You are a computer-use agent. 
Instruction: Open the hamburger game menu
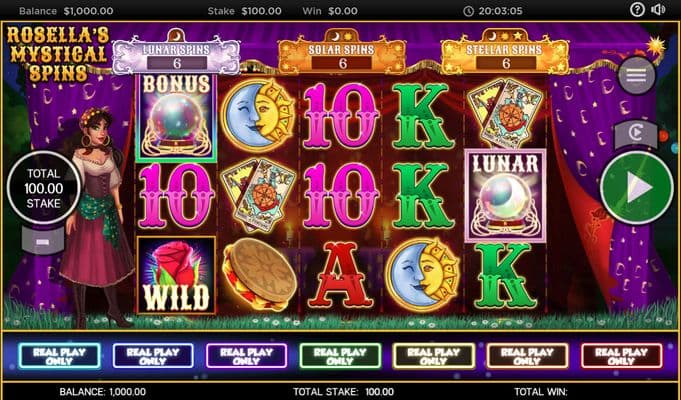click(x=637, y=74)
